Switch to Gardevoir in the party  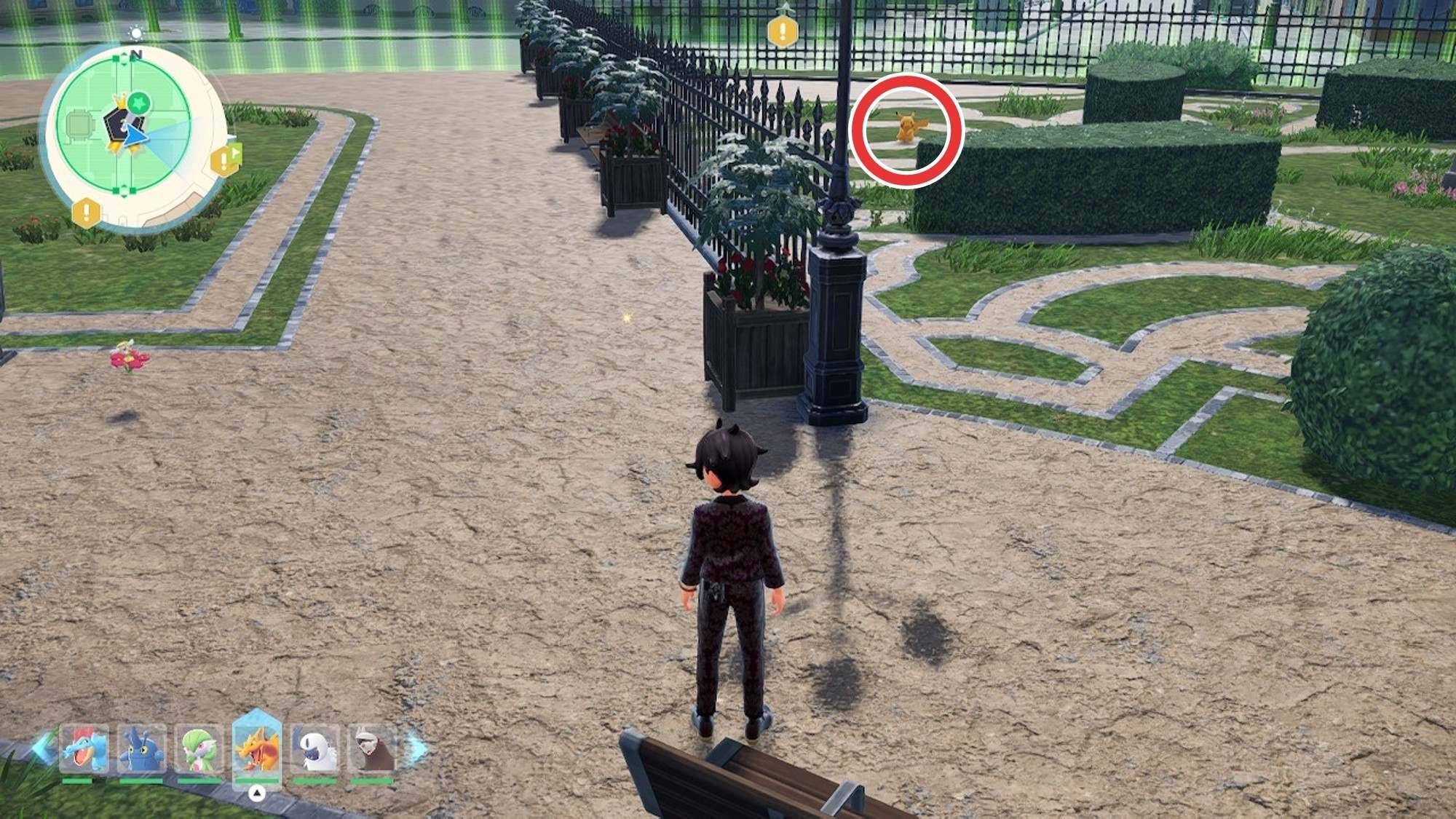pos(199,750)
